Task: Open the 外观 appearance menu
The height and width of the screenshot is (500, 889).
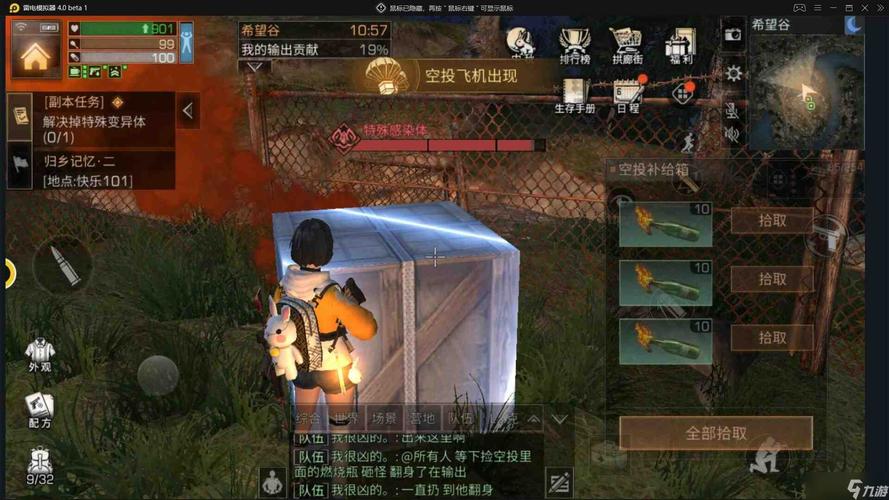Action: (x=39, y=354)
